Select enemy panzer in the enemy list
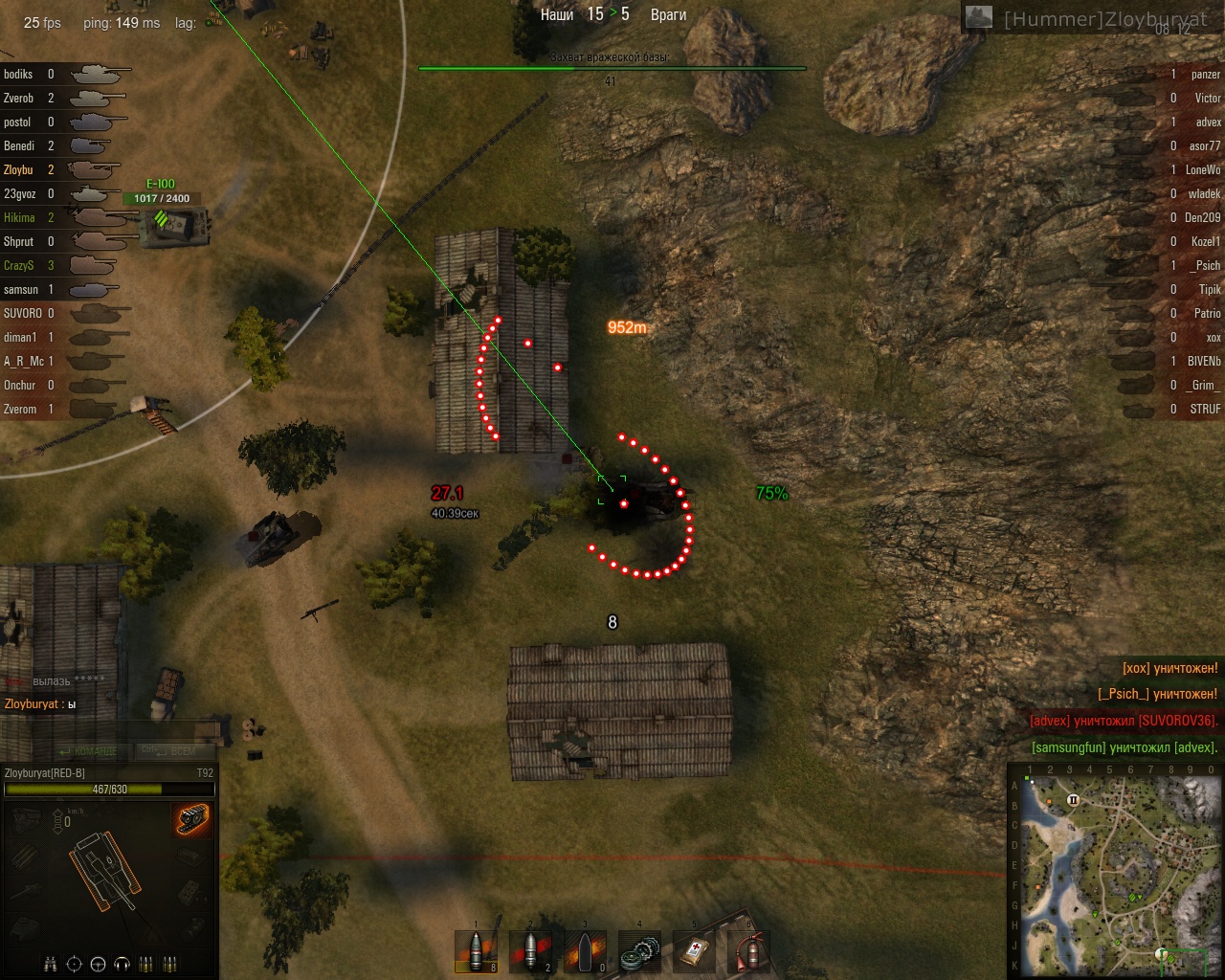1225x980 pixels. click(x=1205, y=74)
